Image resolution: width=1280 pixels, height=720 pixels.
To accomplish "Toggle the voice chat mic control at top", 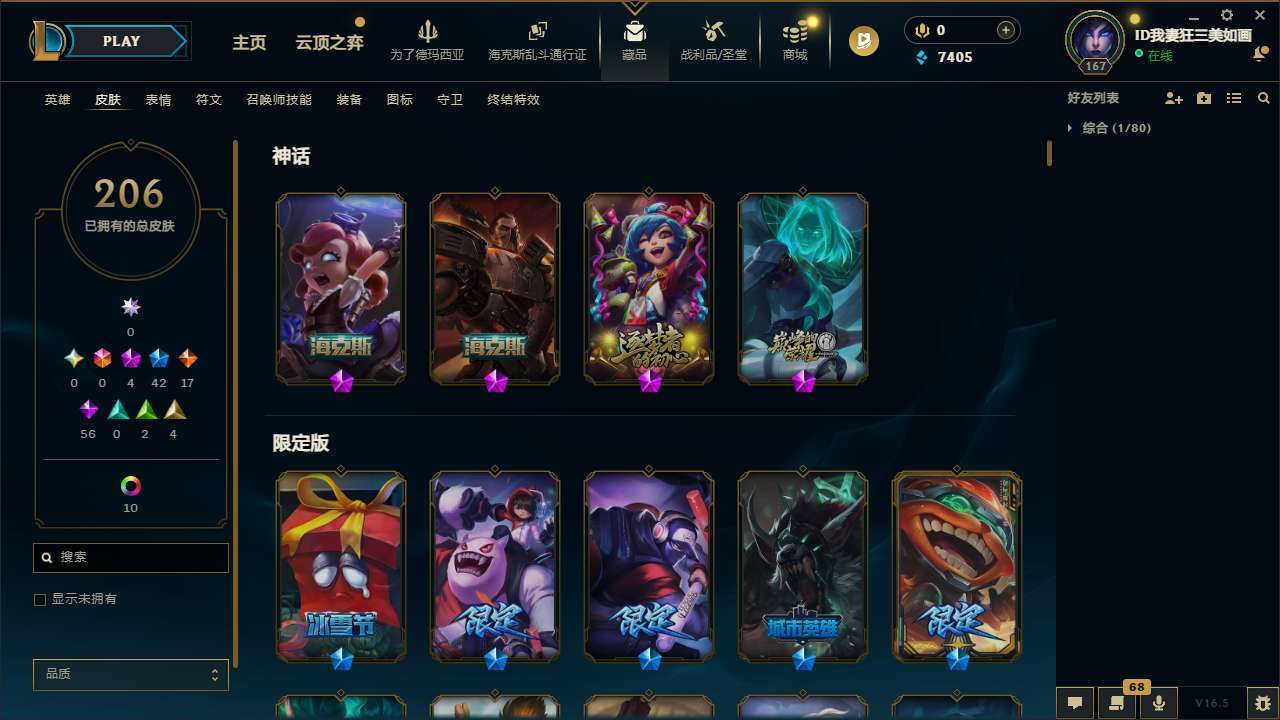I will pyautogui.click(x=921, y=29).
